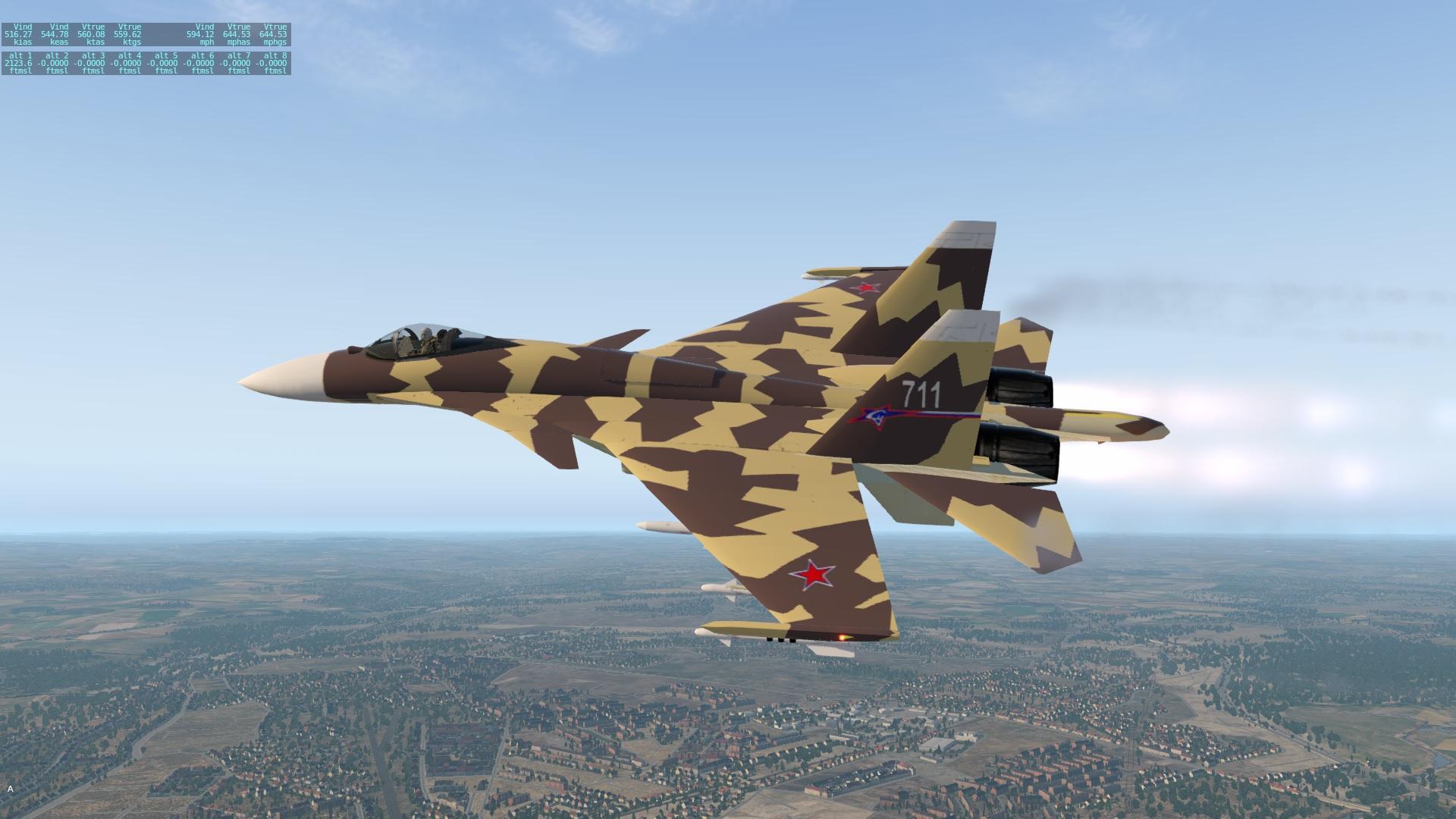Click the Vind keas airspeed value
The height and width of the screenshot is (819, 1456).
click(x=55, y=35)
